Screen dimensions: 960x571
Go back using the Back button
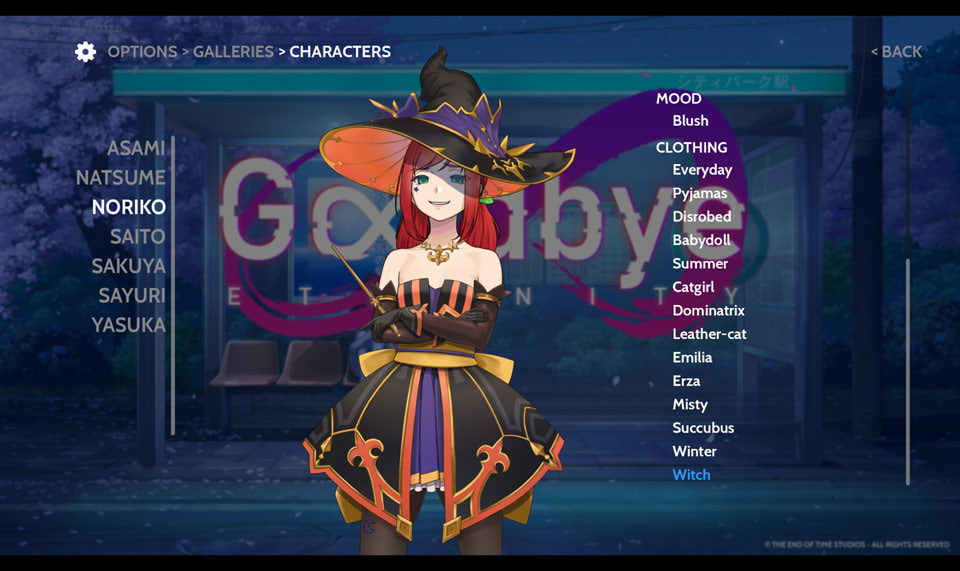click(897, 52)
